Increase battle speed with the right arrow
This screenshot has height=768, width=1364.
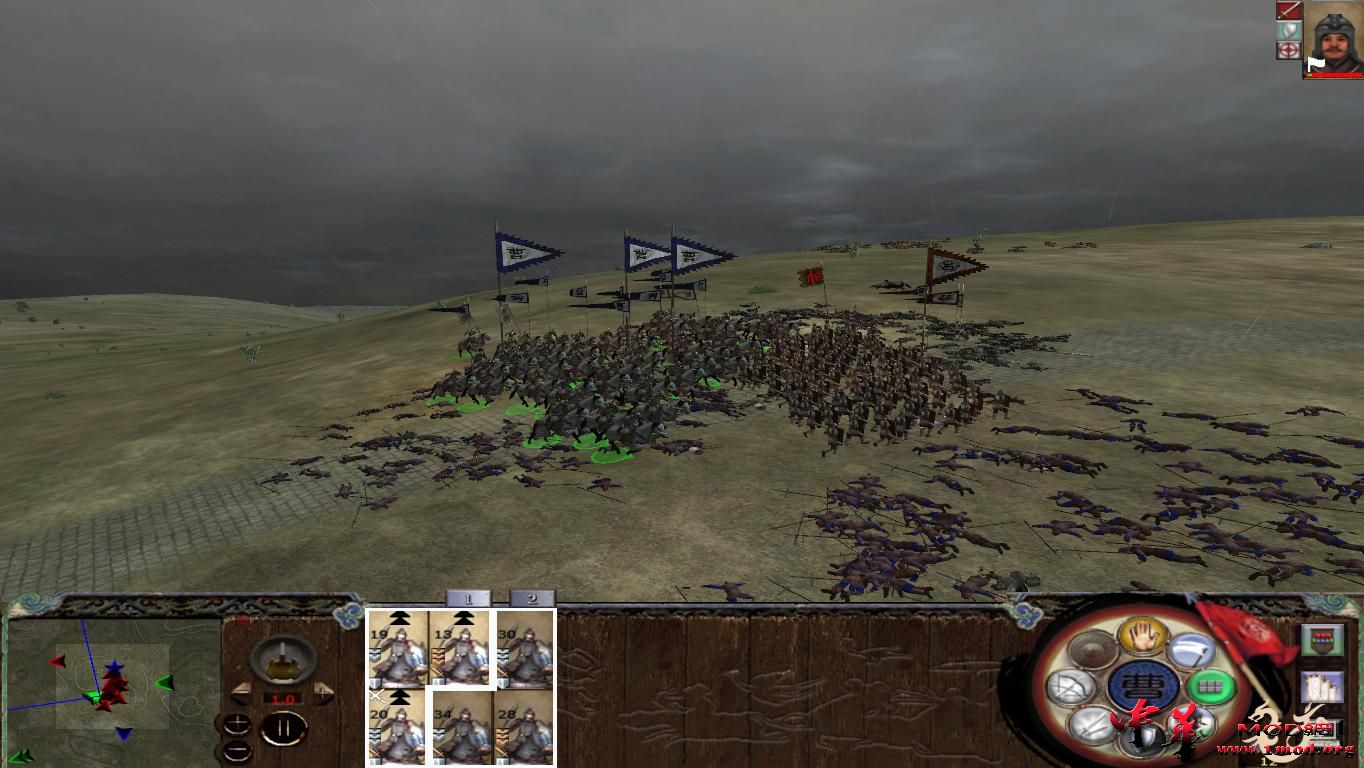click(322, 691)
